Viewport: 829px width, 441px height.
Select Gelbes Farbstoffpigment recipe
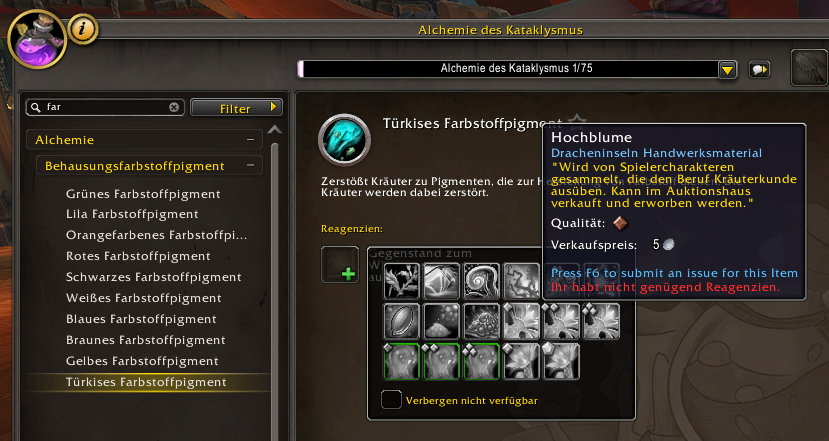(141, 361)
